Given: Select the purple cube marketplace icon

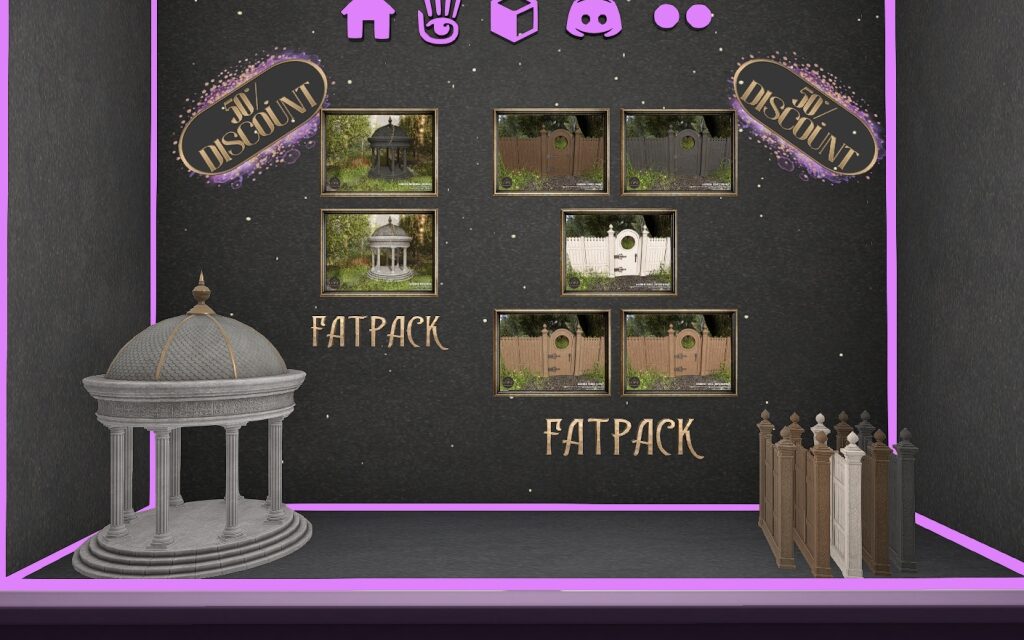Looking at the screenshot, I should [x=514, y=18].
